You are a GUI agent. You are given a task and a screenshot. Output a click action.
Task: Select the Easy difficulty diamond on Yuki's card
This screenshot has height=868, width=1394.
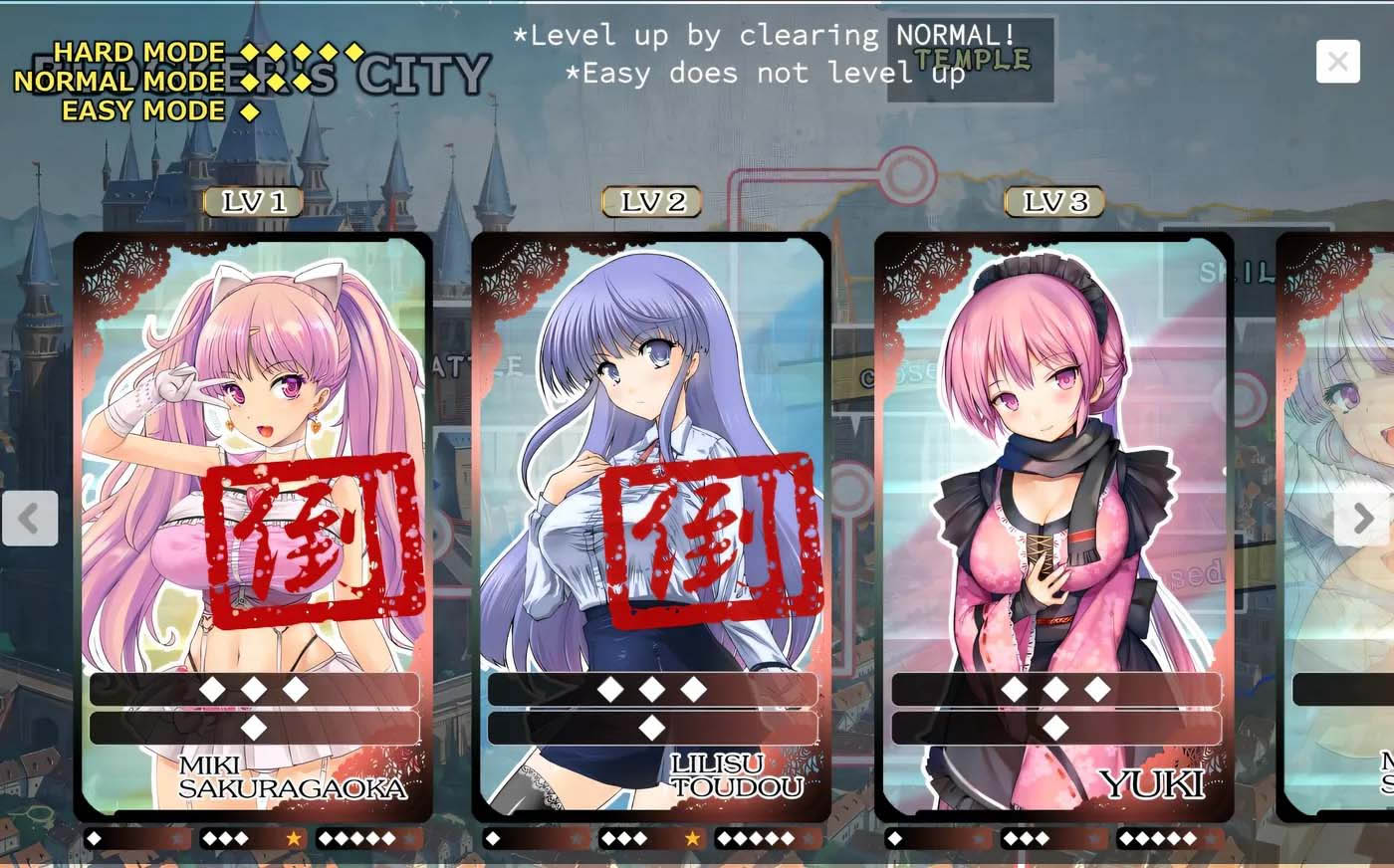click(x=1053, y=728)
